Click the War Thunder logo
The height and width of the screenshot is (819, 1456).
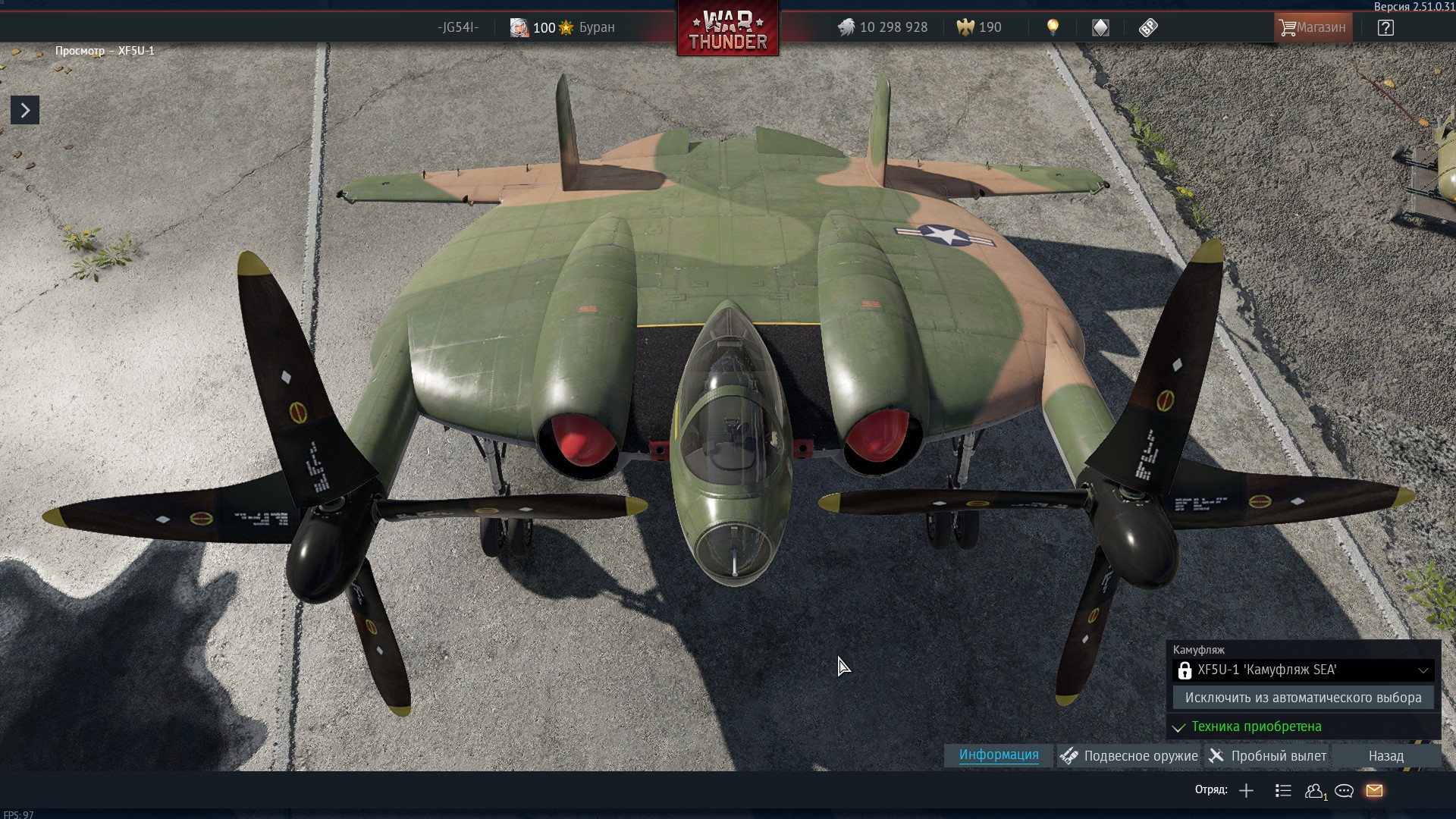coord(727,30)
